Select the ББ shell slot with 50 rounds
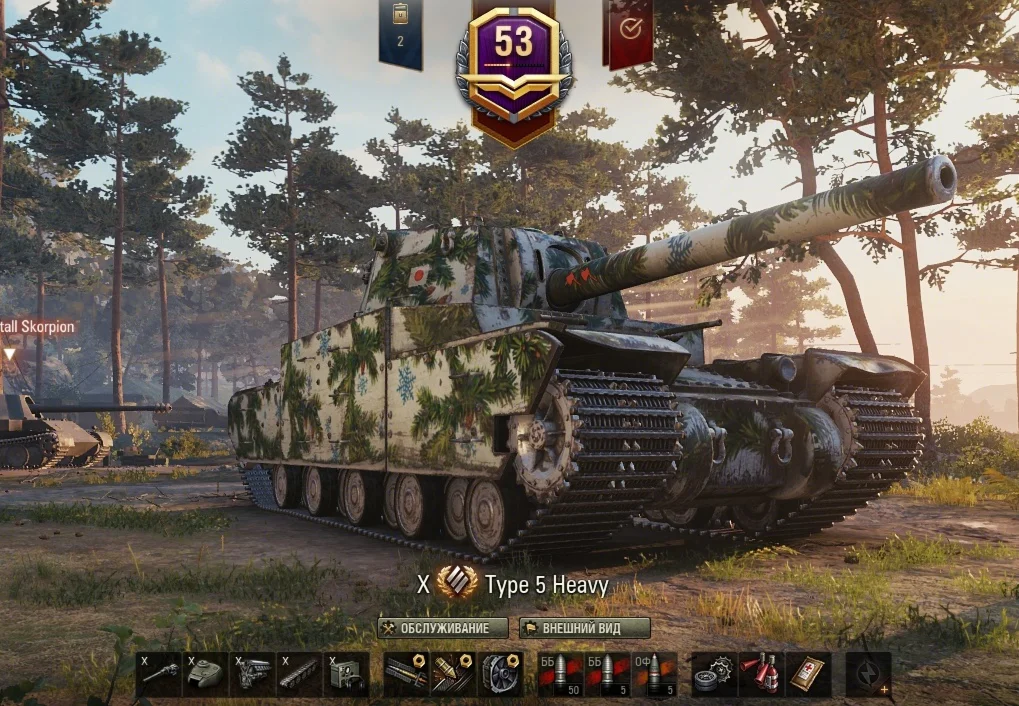The height and width of the screenshot is (706, 1019). click(x=561, y=674)
